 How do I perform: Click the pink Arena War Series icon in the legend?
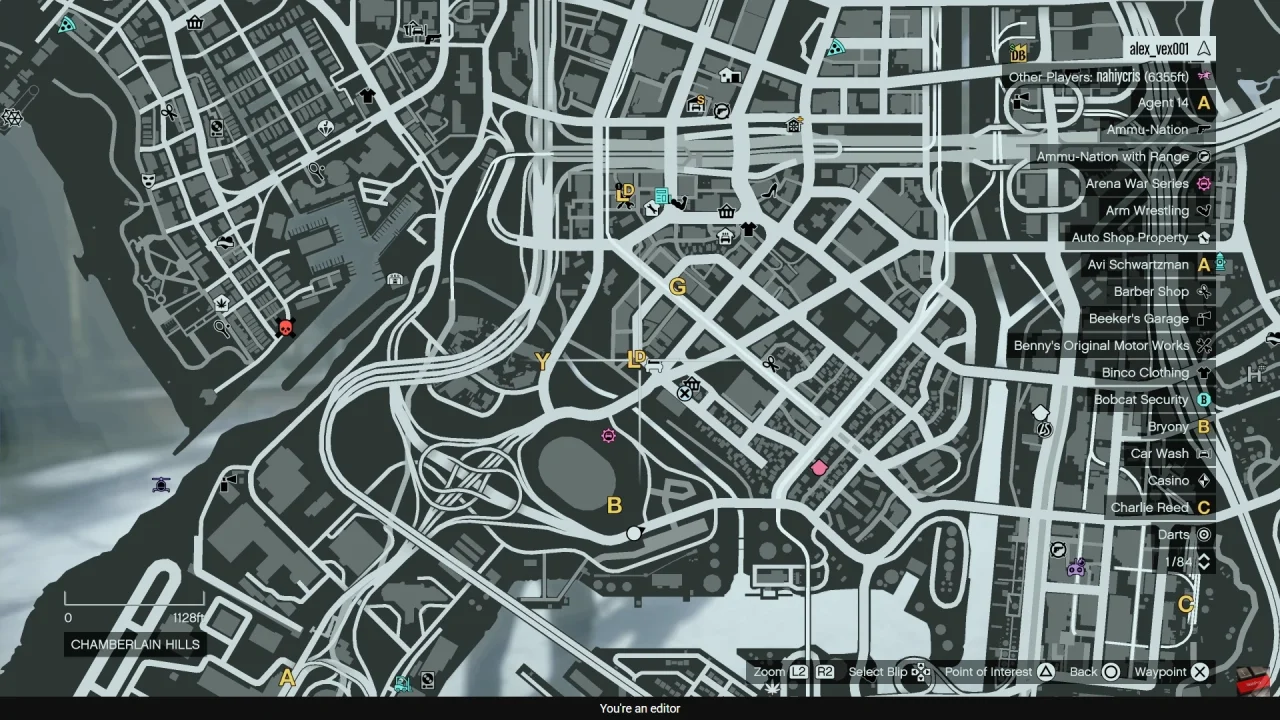click(1203, 183)
